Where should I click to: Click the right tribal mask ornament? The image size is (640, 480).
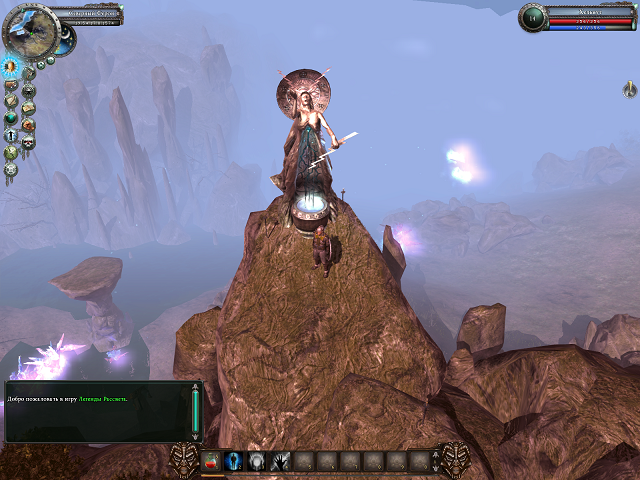point(454,459)
